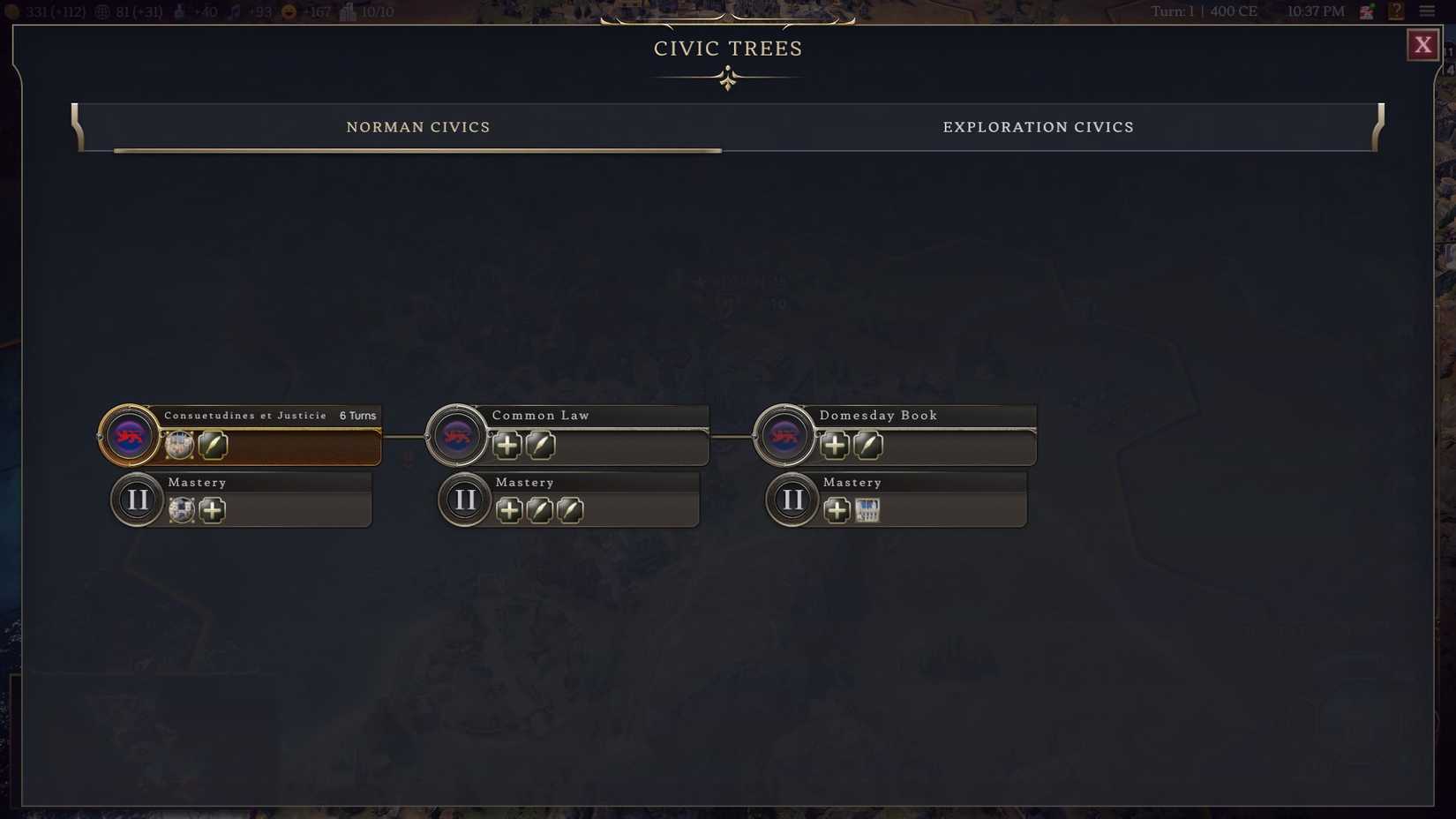Click the Norman Civics progress underline bar

(x=415, y=151)
